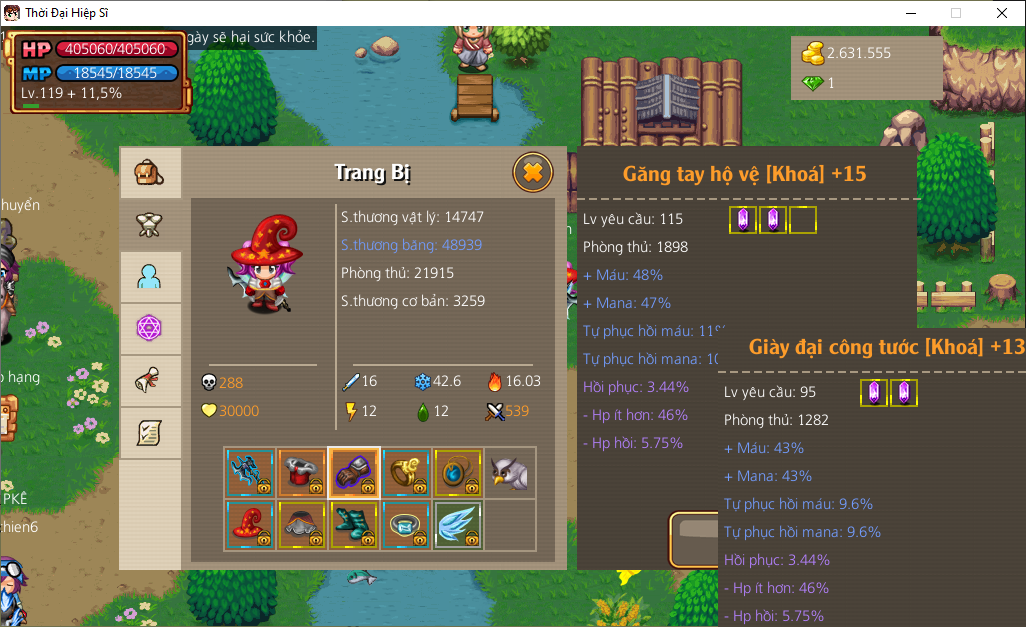1026x627 pixels.
Task: Select the teal boots equipment slot
Action: pos(354,524)
